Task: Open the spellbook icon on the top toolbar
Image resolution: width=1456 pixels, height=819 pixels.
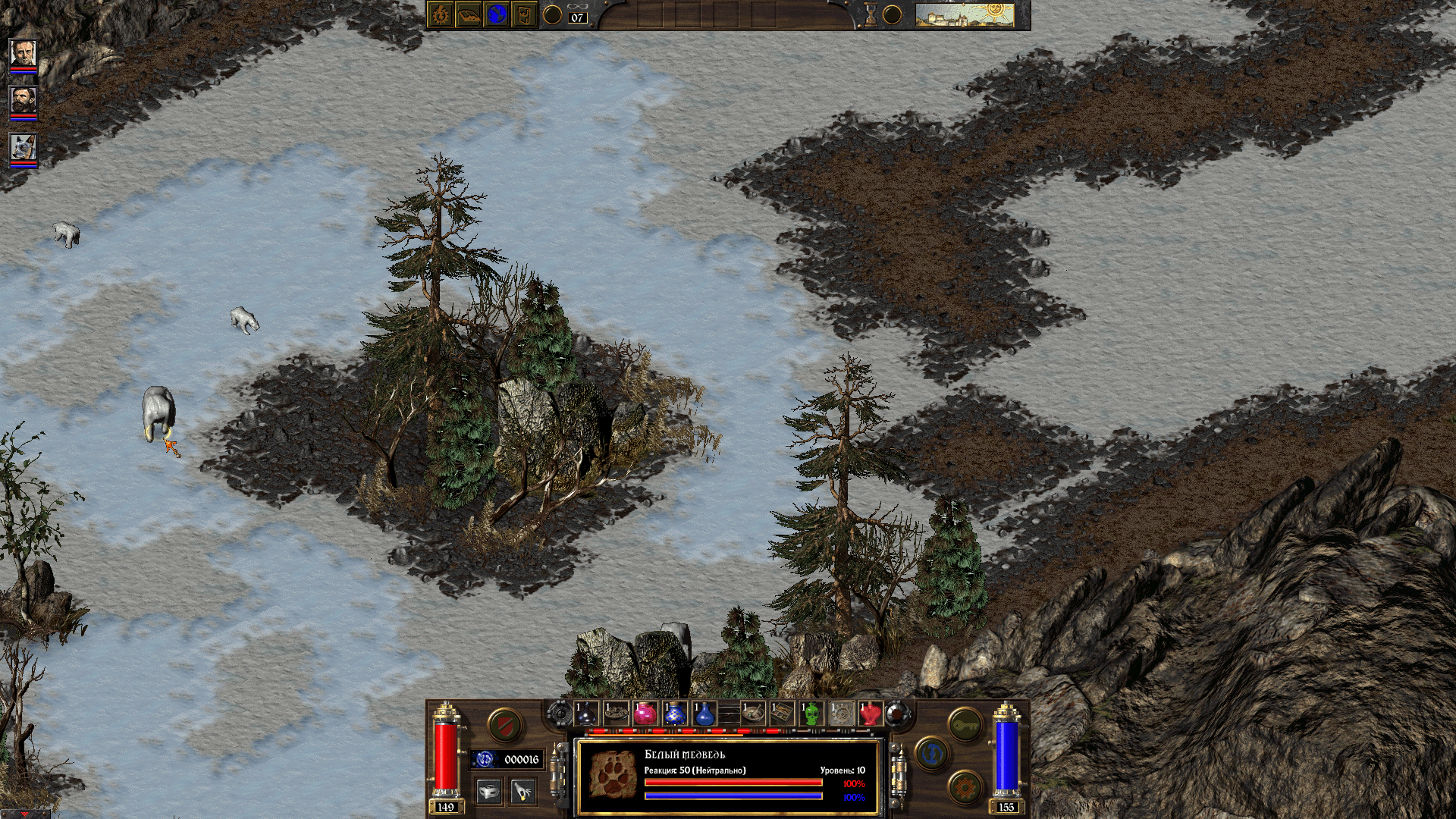Action: coord(441,13)
